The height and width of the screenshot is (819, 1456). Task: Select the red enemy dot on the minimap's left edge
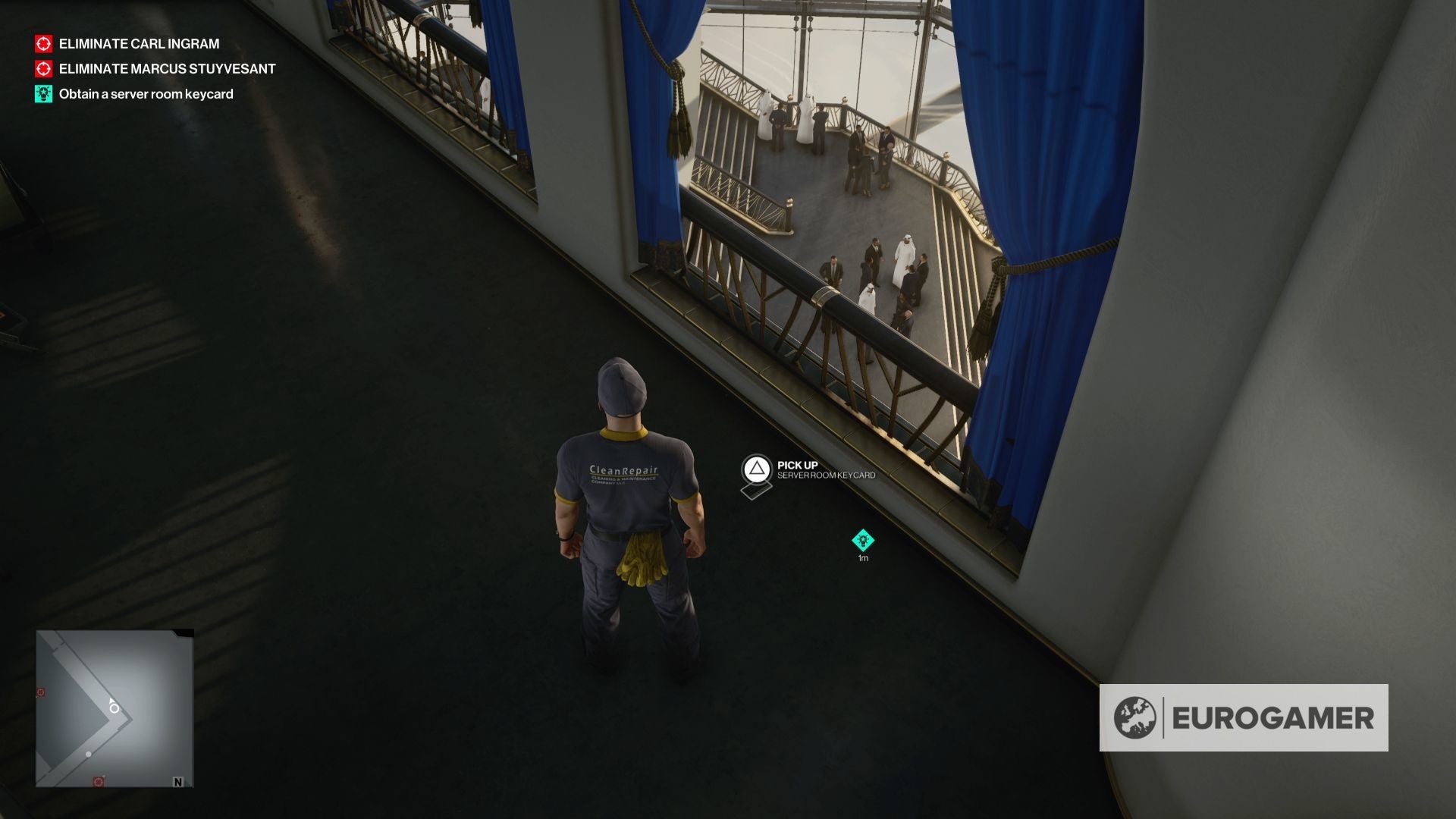[x=40, y=692]
